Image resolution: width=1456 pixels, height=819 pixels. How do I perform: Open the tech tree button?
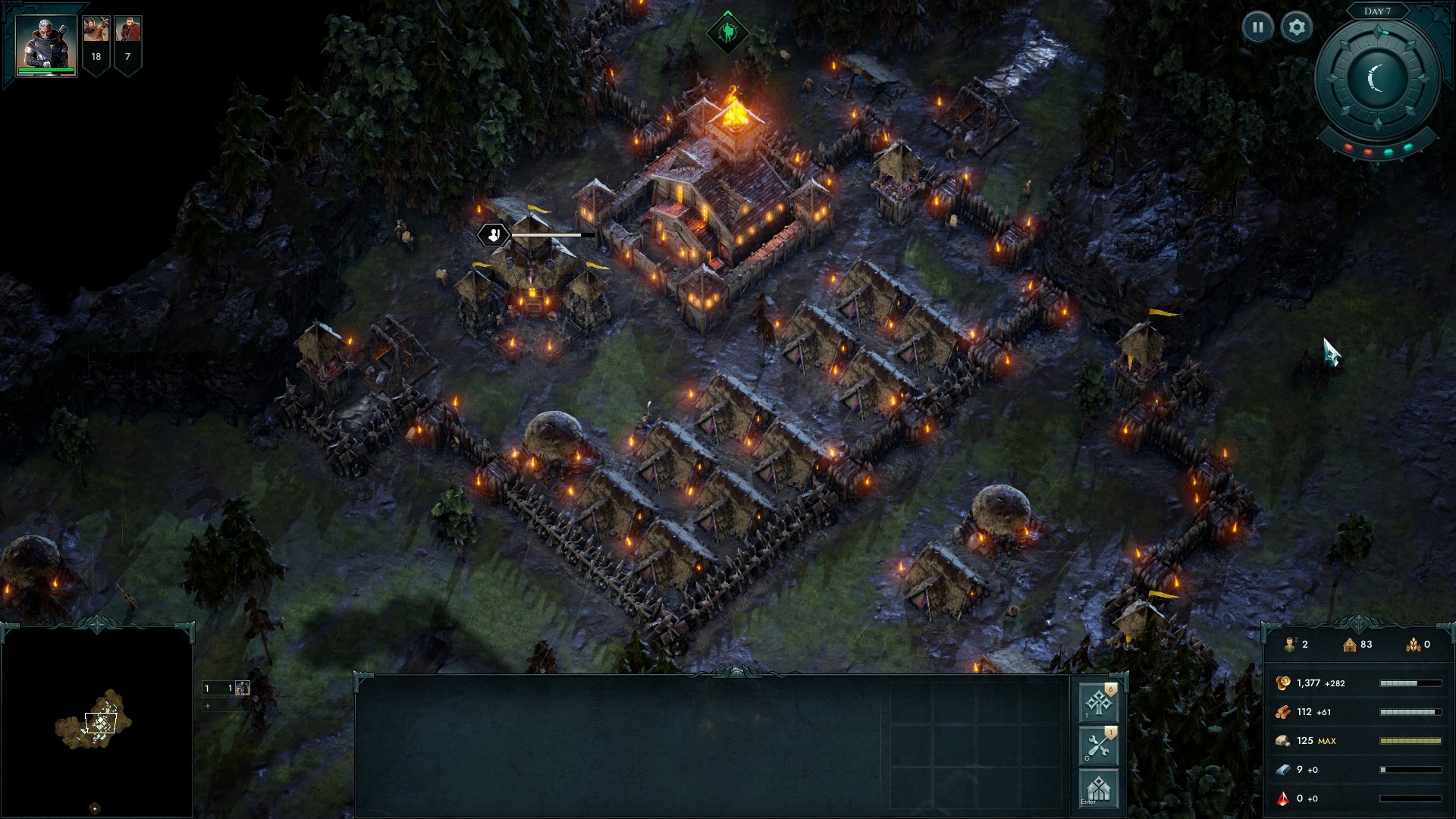(1098, 702)
